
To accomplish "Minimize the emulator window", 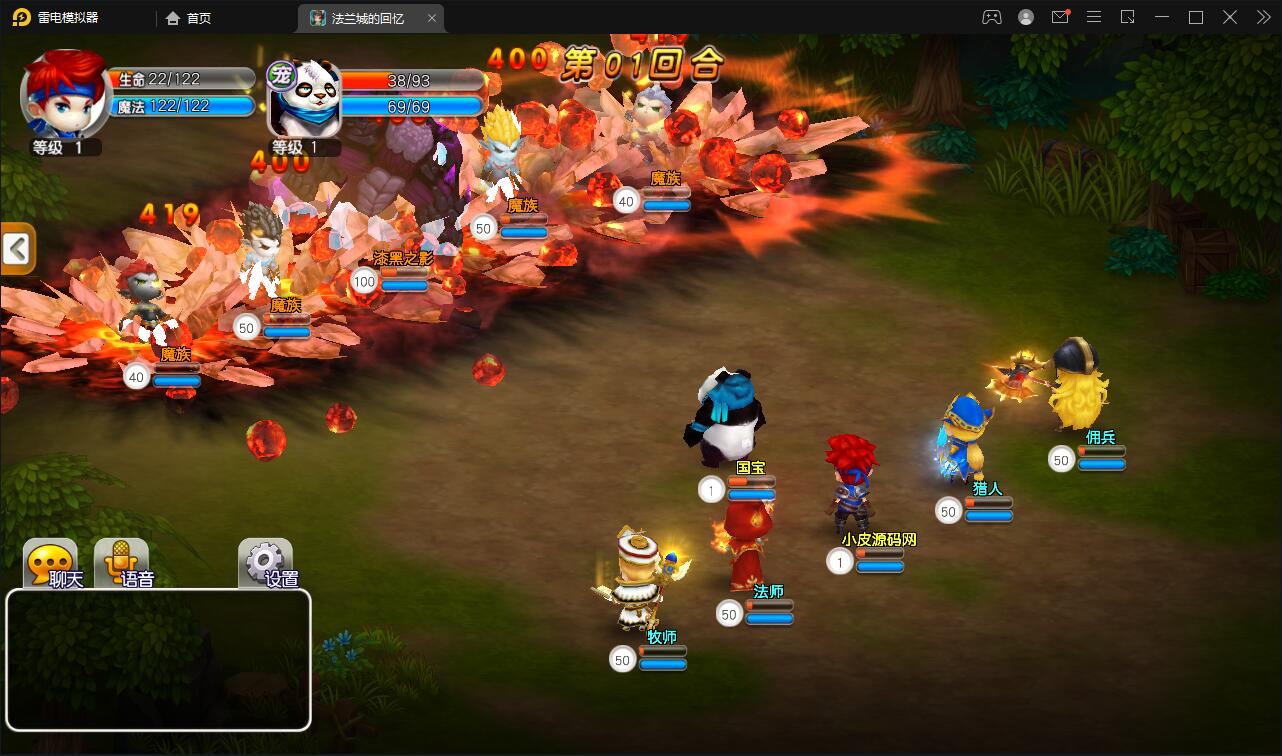I will pyautogui.click(x=1161, y=17).
